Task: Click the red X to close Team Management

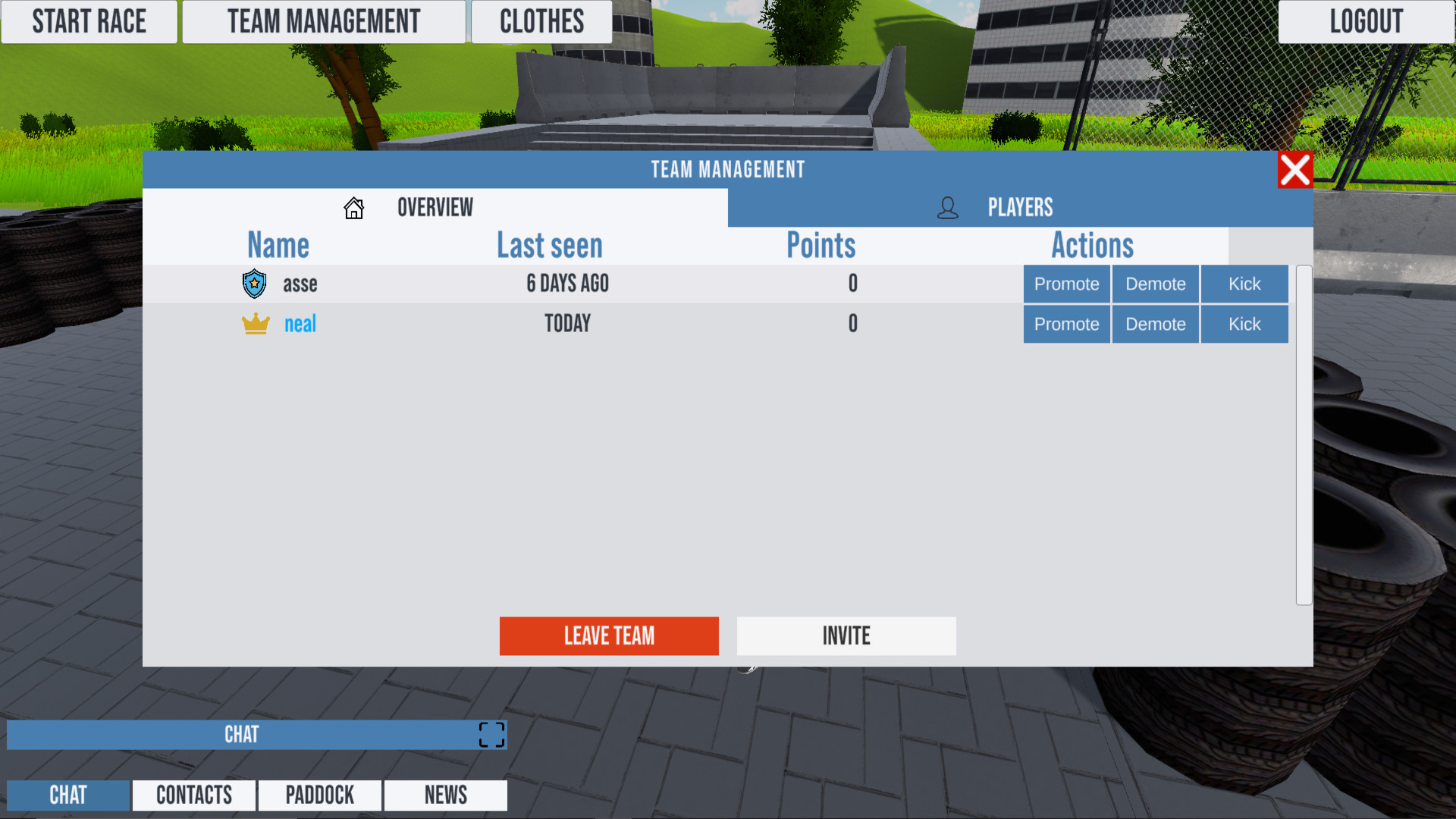Action: point(1294,170)
